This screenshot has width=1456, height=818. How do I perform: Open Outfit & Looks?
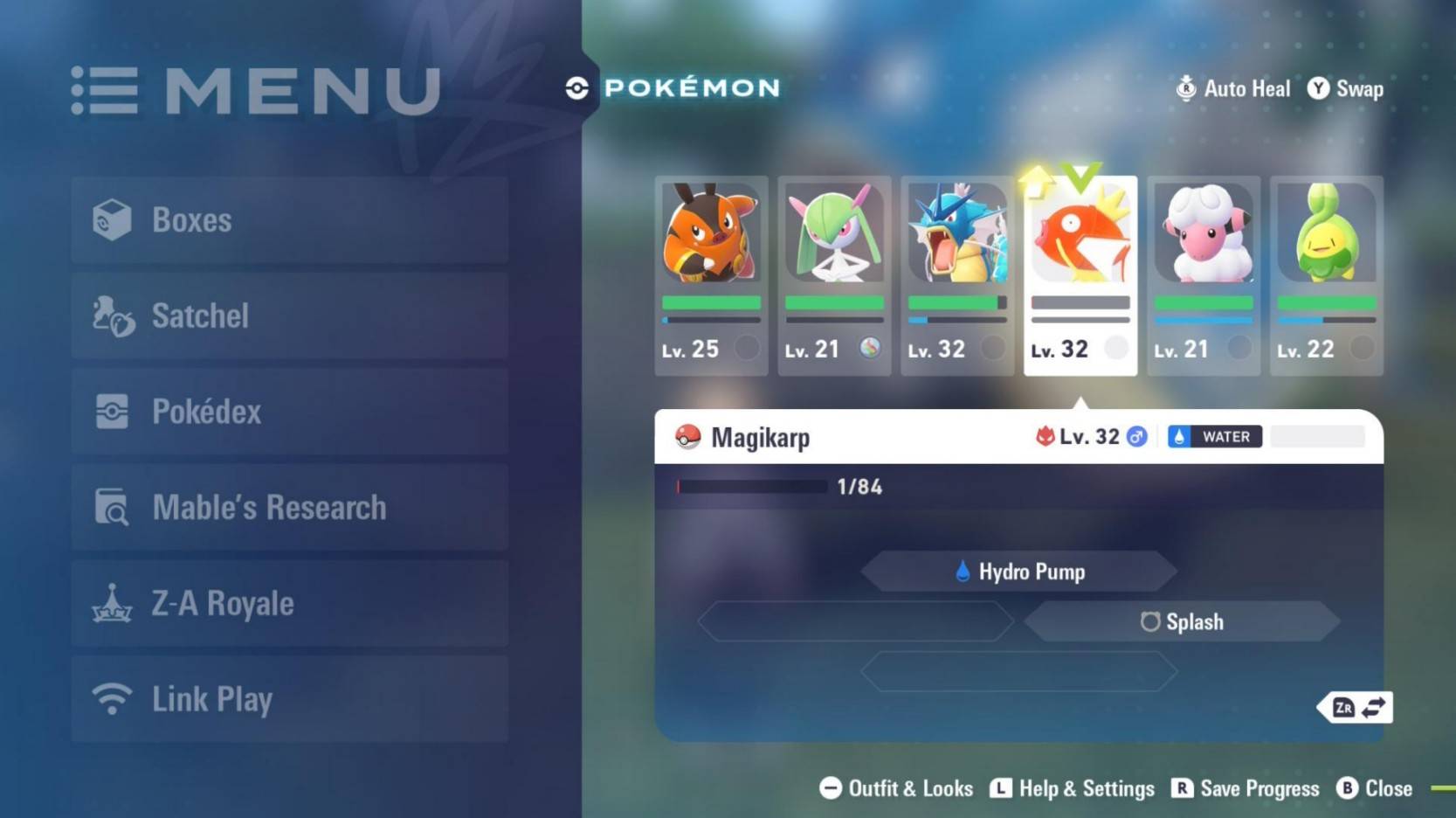point(896,788)
